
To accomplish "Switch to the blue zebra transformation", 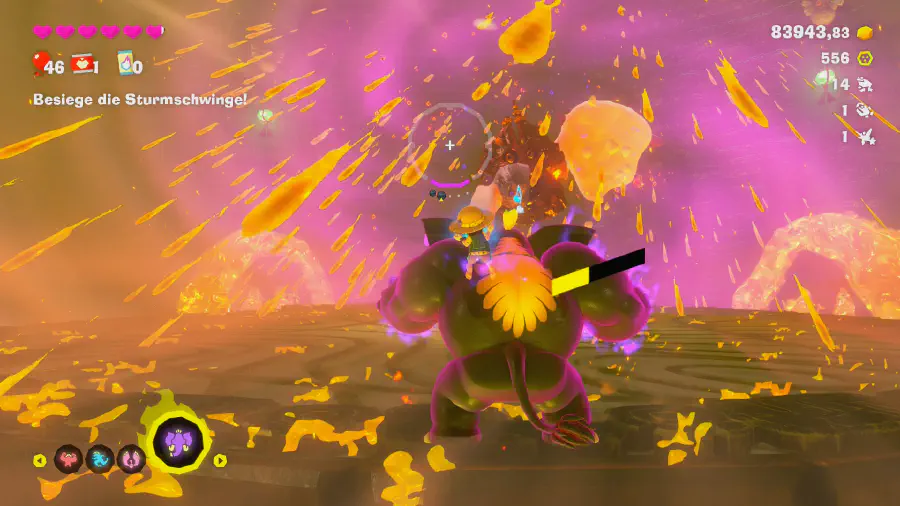I will 100,459.
